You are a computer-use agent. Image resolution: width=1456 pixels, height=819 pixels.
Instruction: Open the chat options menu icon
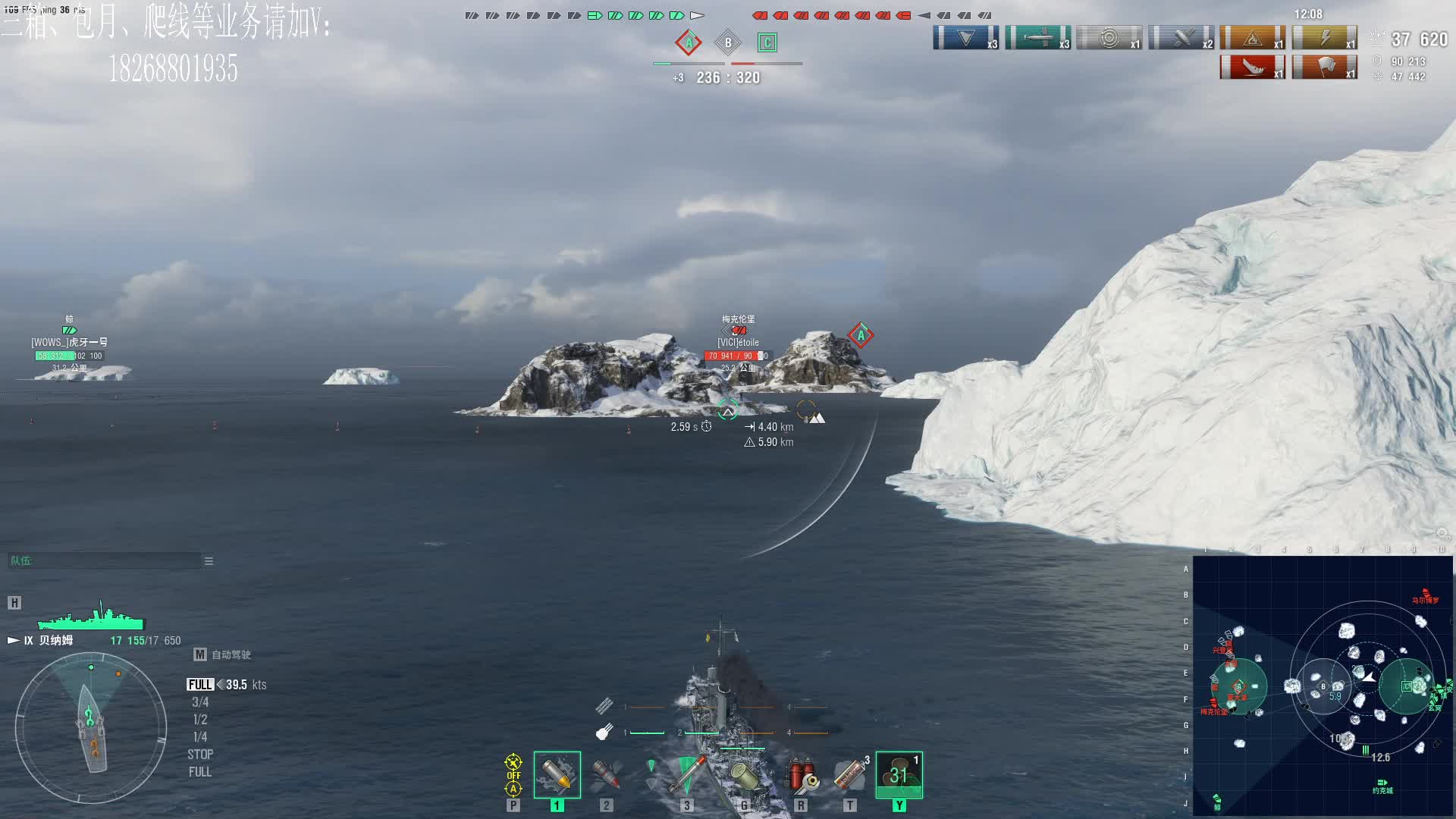coord(209,561)
